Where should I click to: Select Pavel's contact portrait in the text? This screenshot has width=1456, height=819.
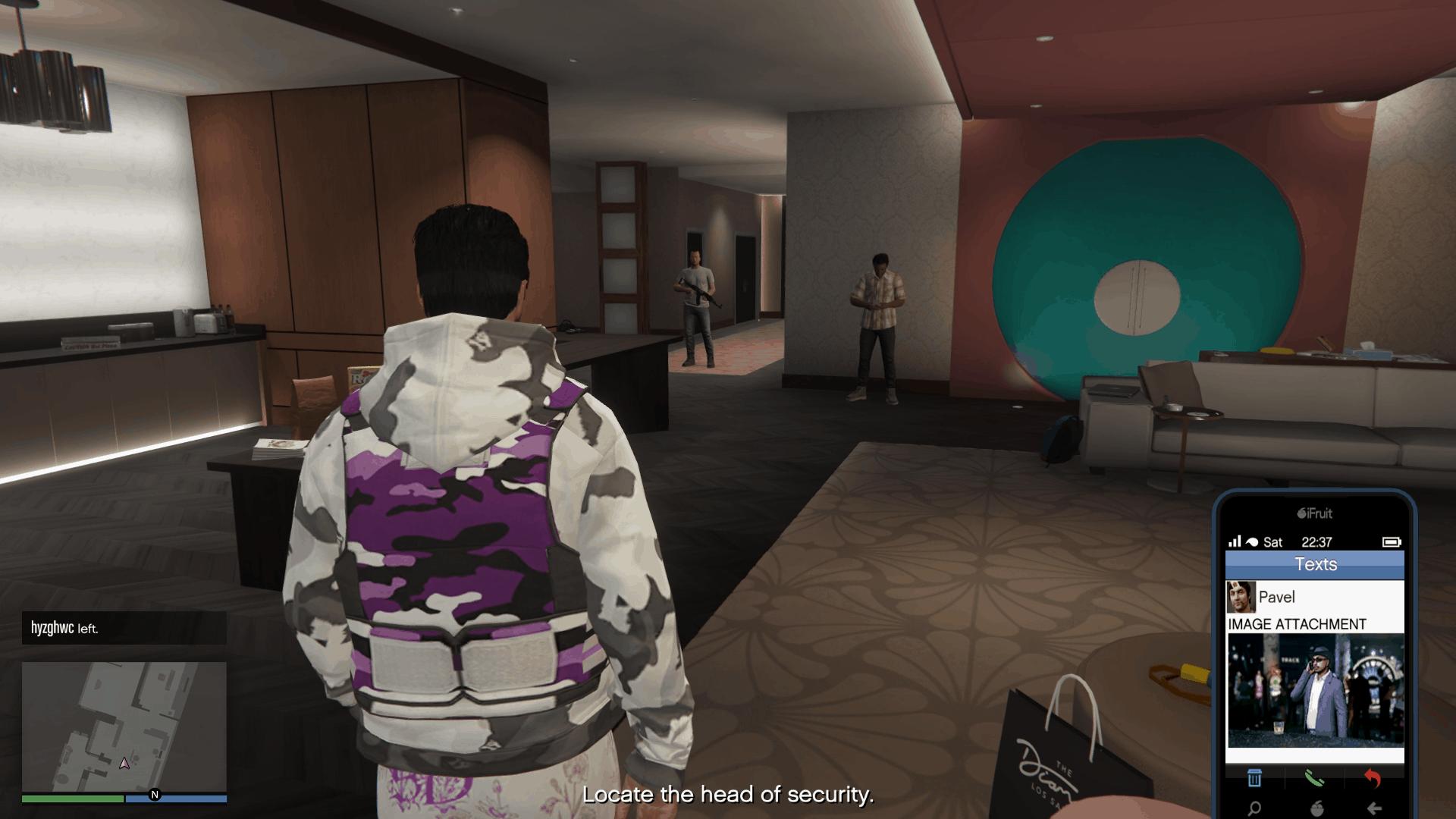click(x=1241, y=597)
